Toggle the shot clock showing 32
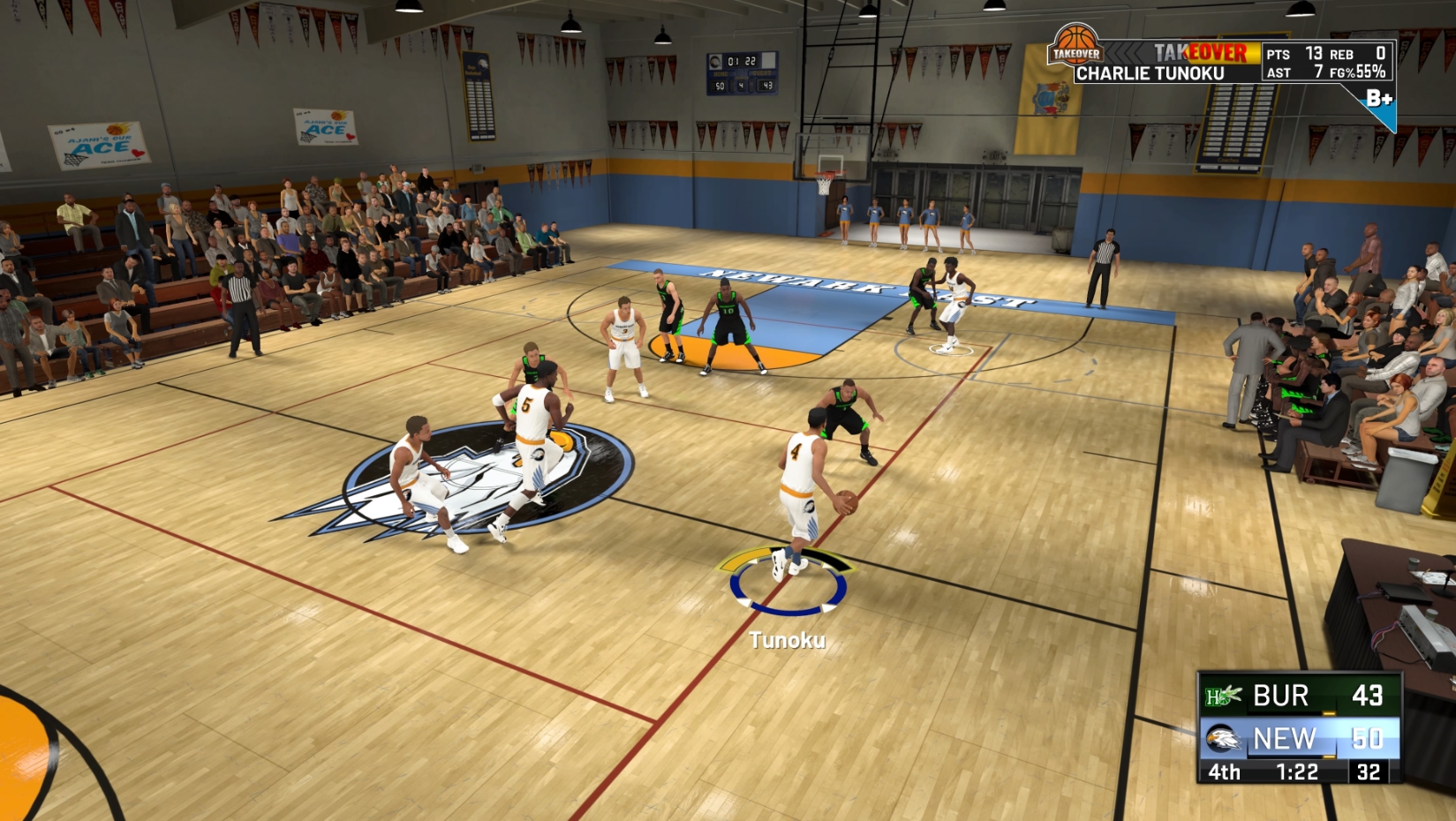 (1367, 772)
